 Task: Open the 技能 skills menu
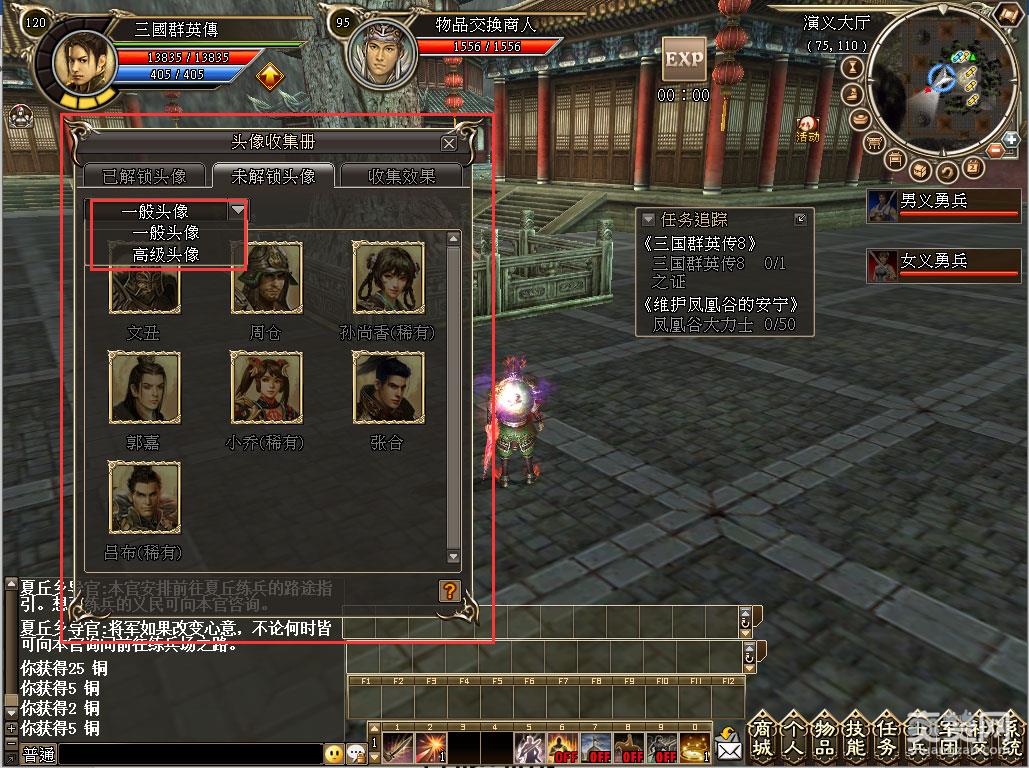855,738
